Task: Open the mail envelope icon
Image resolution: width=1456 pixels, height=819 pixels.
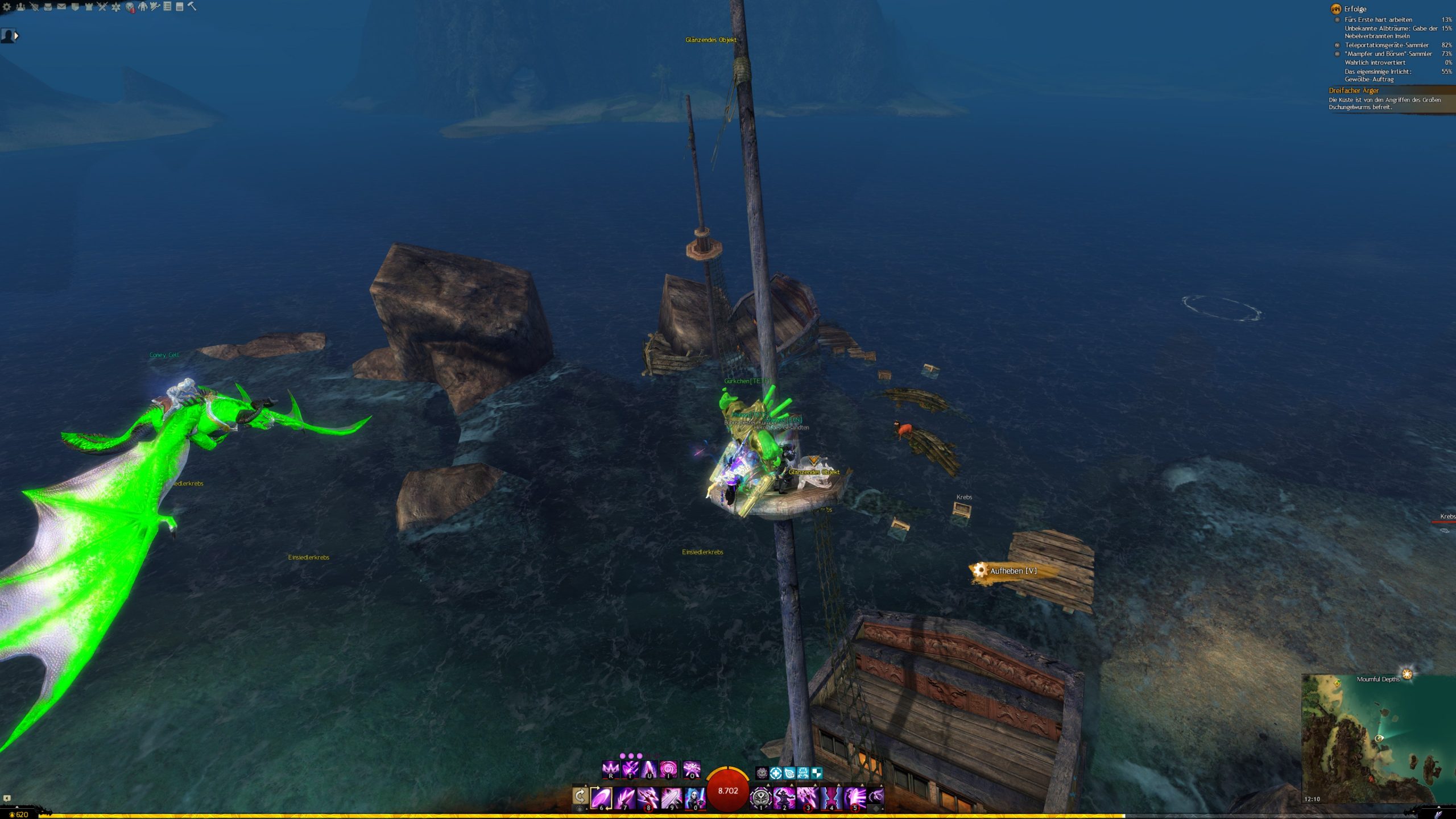Action: (x=61, y=7)
